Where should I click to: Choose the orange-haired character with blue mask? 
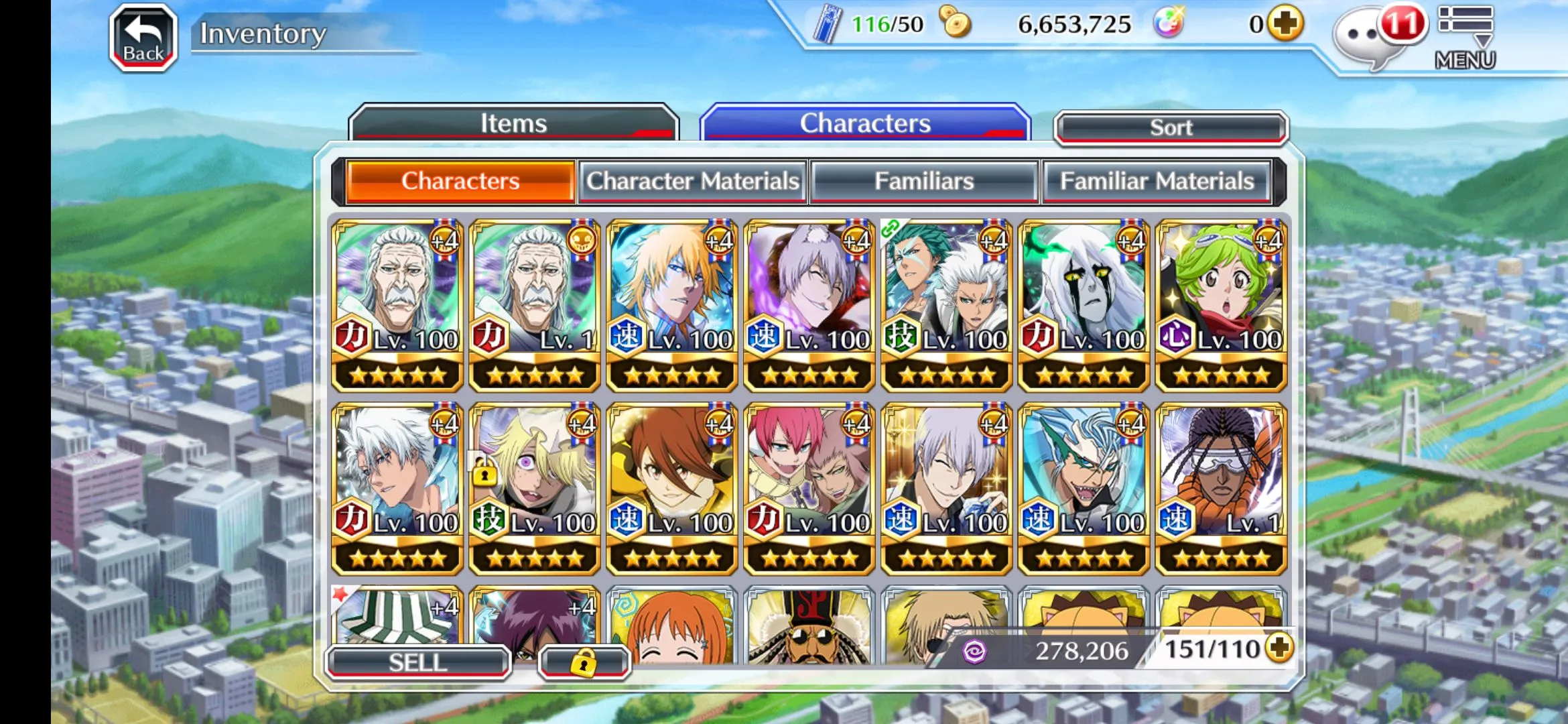click(672, 305)
